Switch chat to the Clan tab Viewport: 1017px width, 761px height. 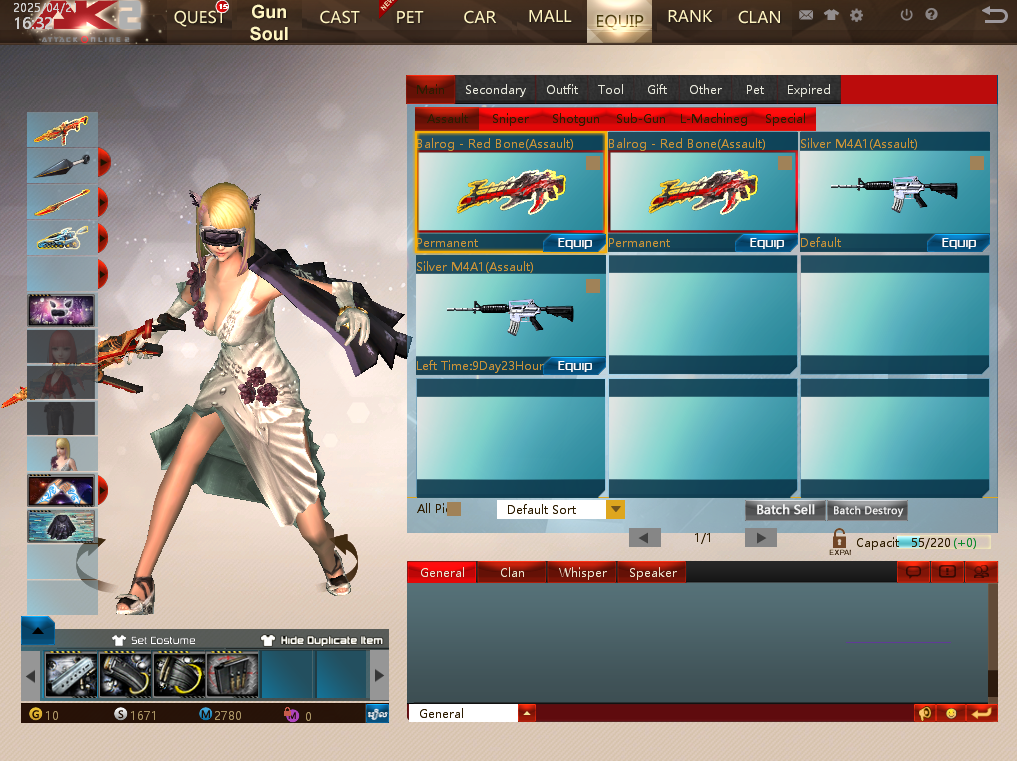512,573
